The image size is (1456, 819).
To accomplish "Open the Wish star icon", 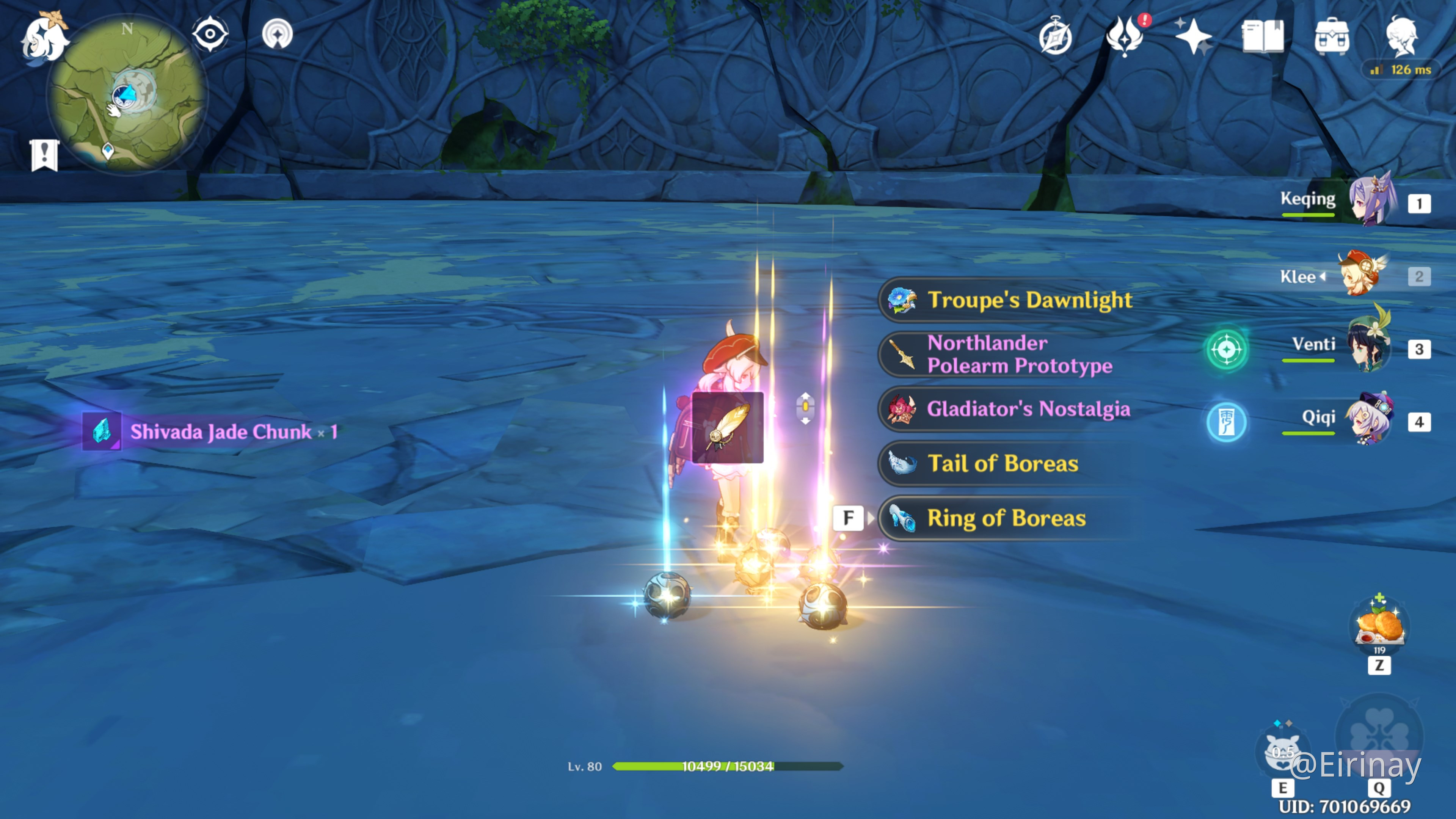I will (1193, 36).
